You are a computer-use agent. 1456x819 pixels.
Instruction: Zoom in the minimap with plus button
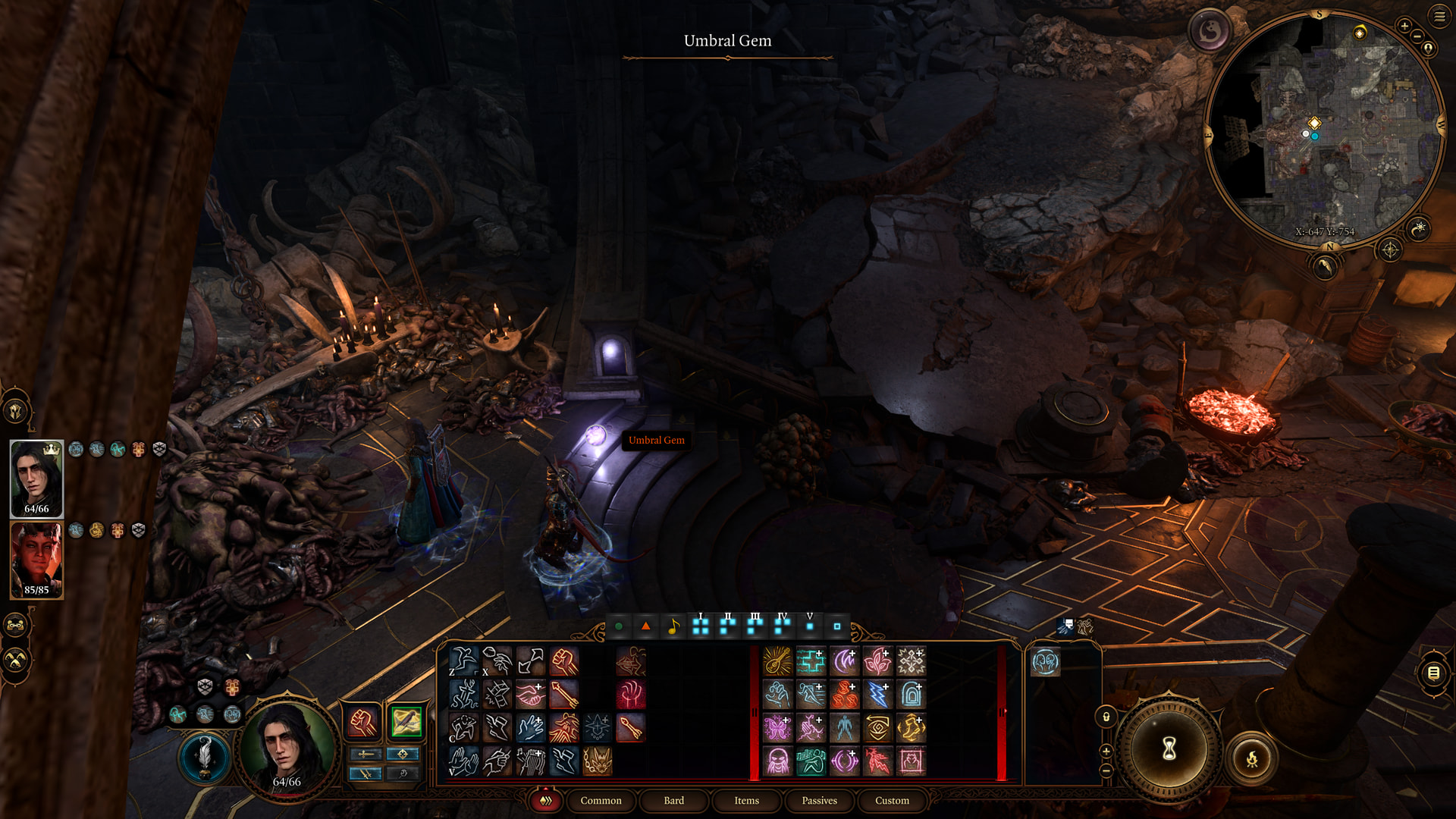click(x=1404, y=26)
